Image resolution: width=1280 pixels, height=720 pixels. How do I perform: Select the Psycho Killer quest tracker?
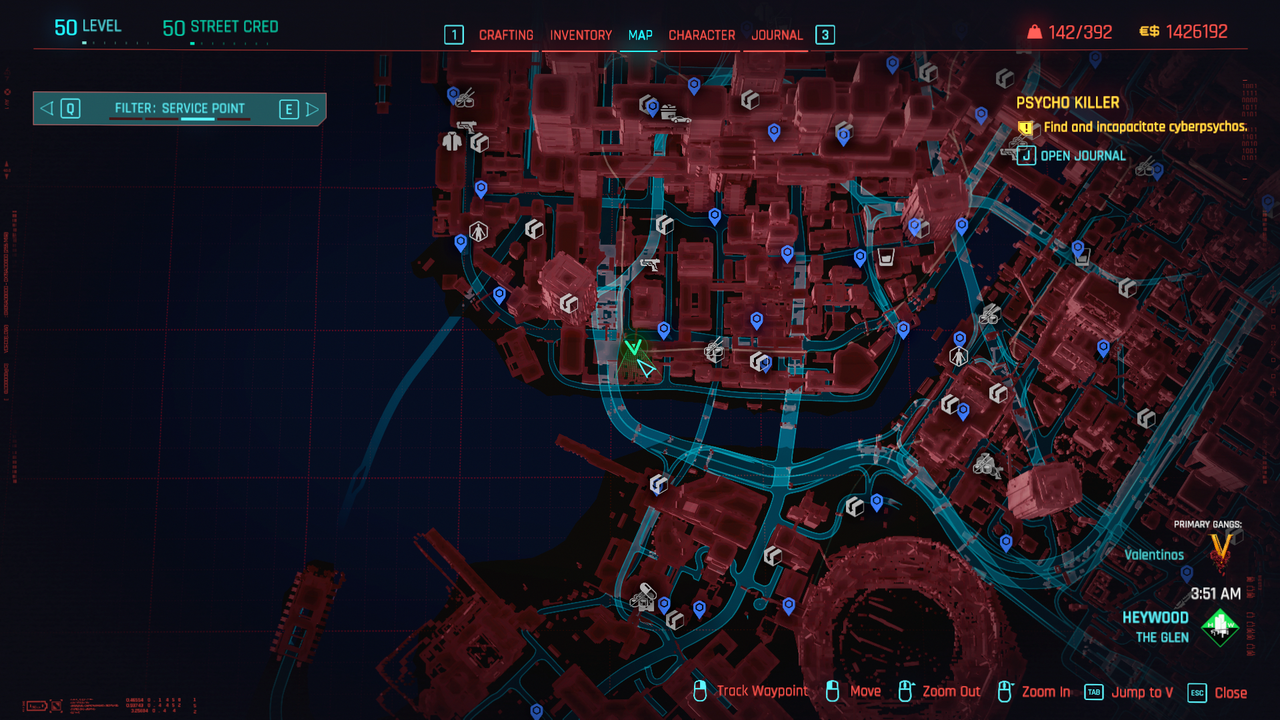tap(1067, 103)
